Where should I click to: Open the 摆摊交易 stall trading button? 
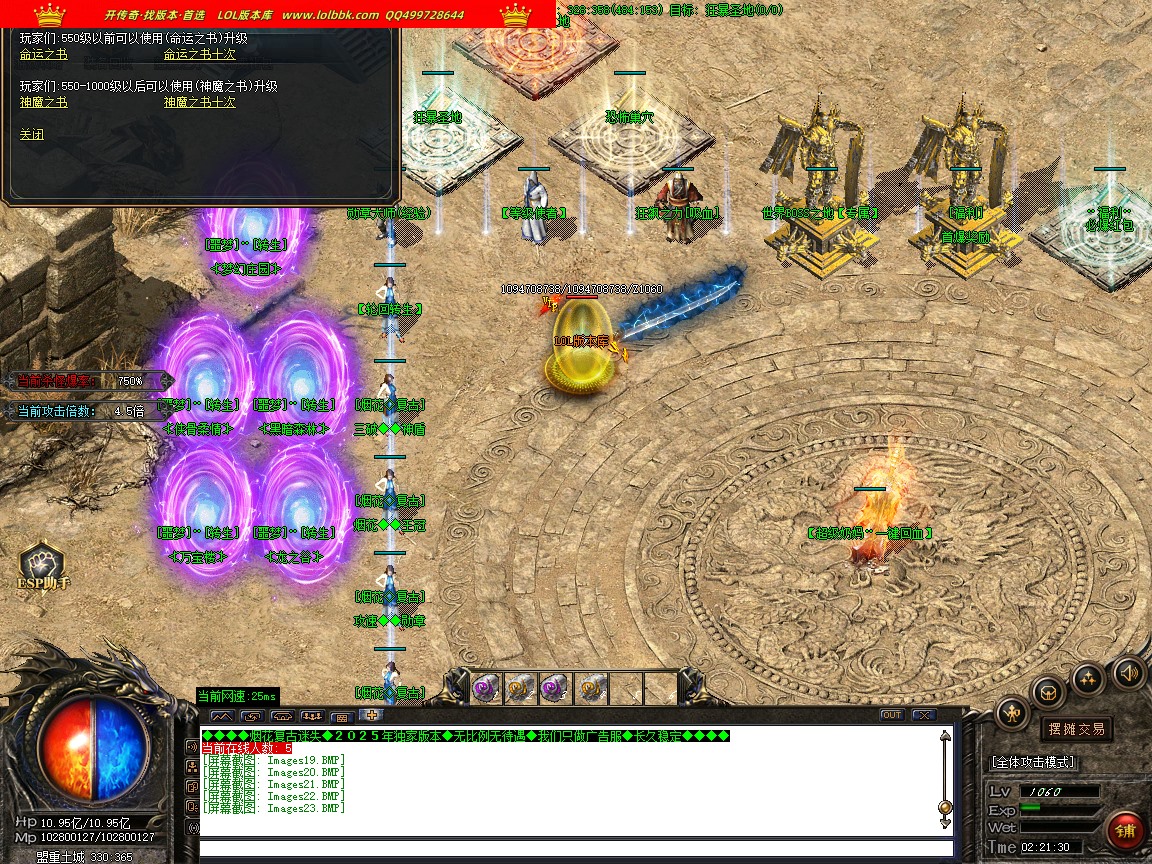tap(1076, 729)
